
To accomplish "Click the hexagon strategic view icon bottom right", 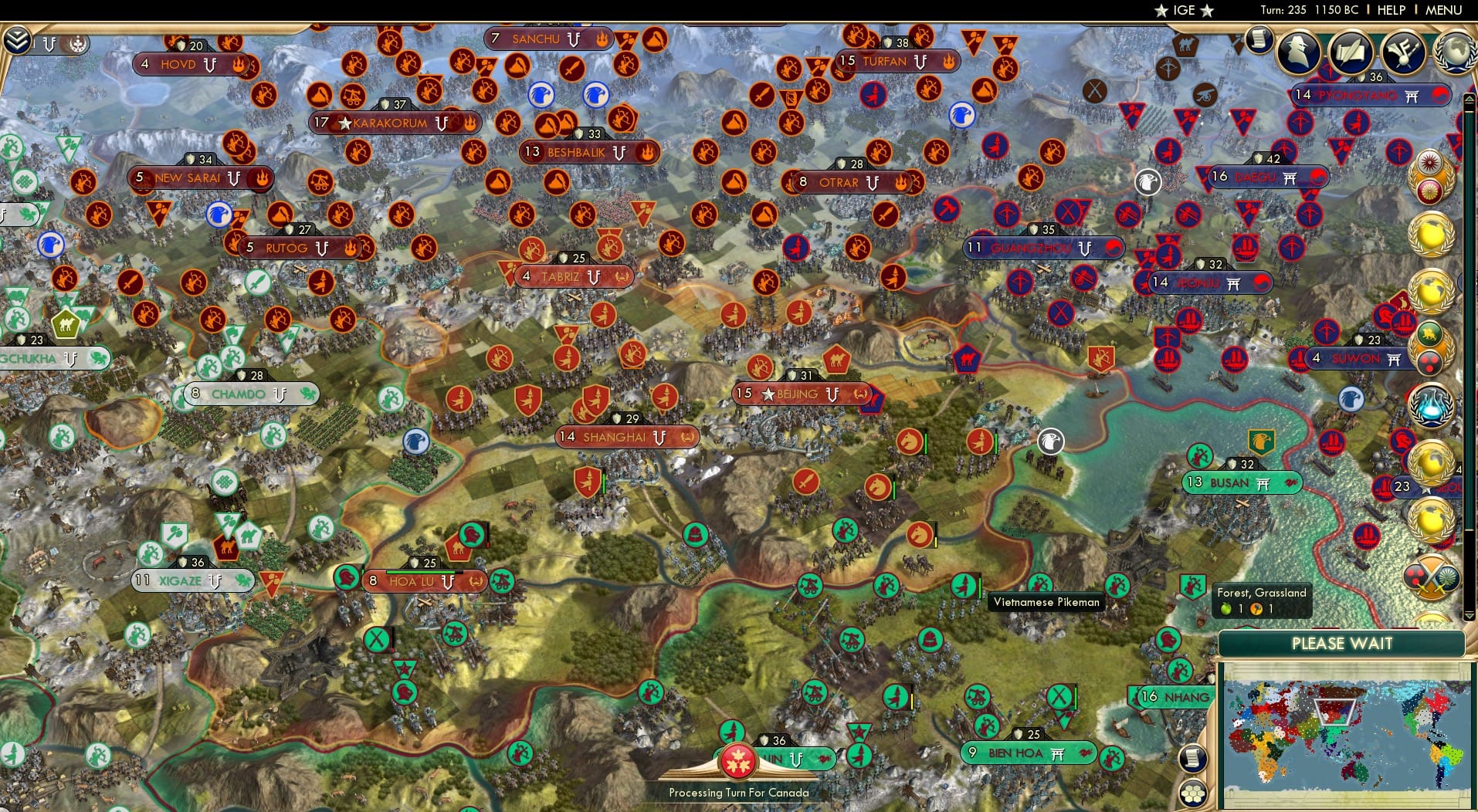I will (x=1192, y=790).
